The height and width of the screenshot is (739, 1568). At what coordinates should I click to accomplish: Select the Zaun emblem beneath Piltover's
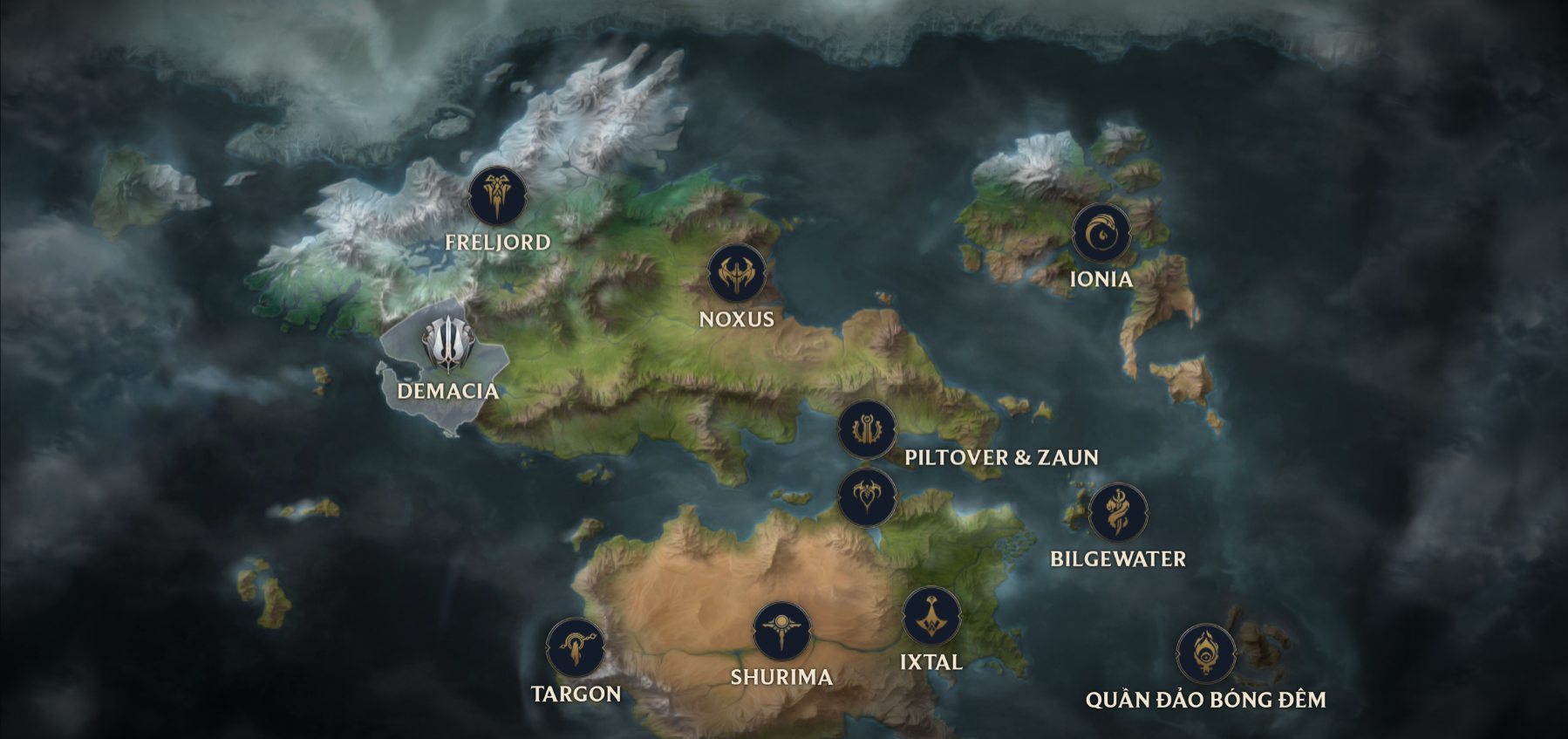[867, 497]
